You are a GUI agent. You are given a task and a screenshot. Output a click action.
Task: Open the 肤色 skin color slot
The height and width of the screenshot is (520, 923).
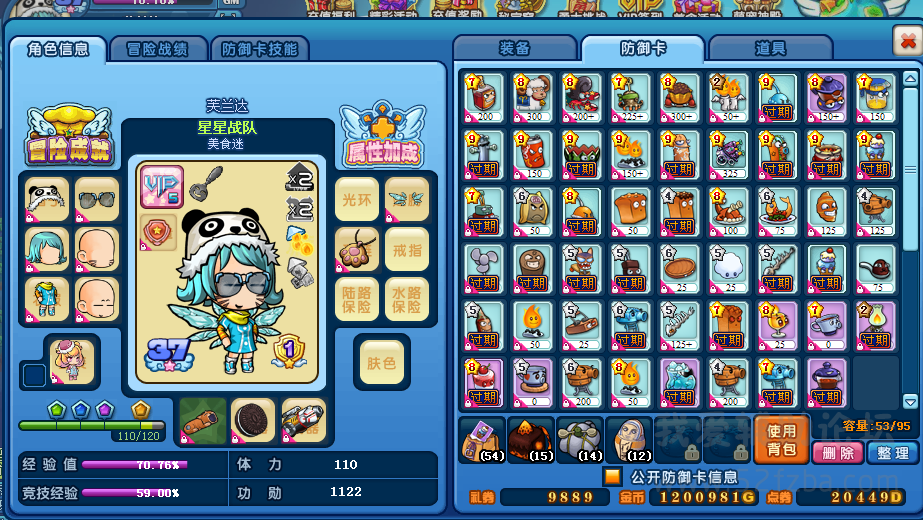(x=382, y=362)
